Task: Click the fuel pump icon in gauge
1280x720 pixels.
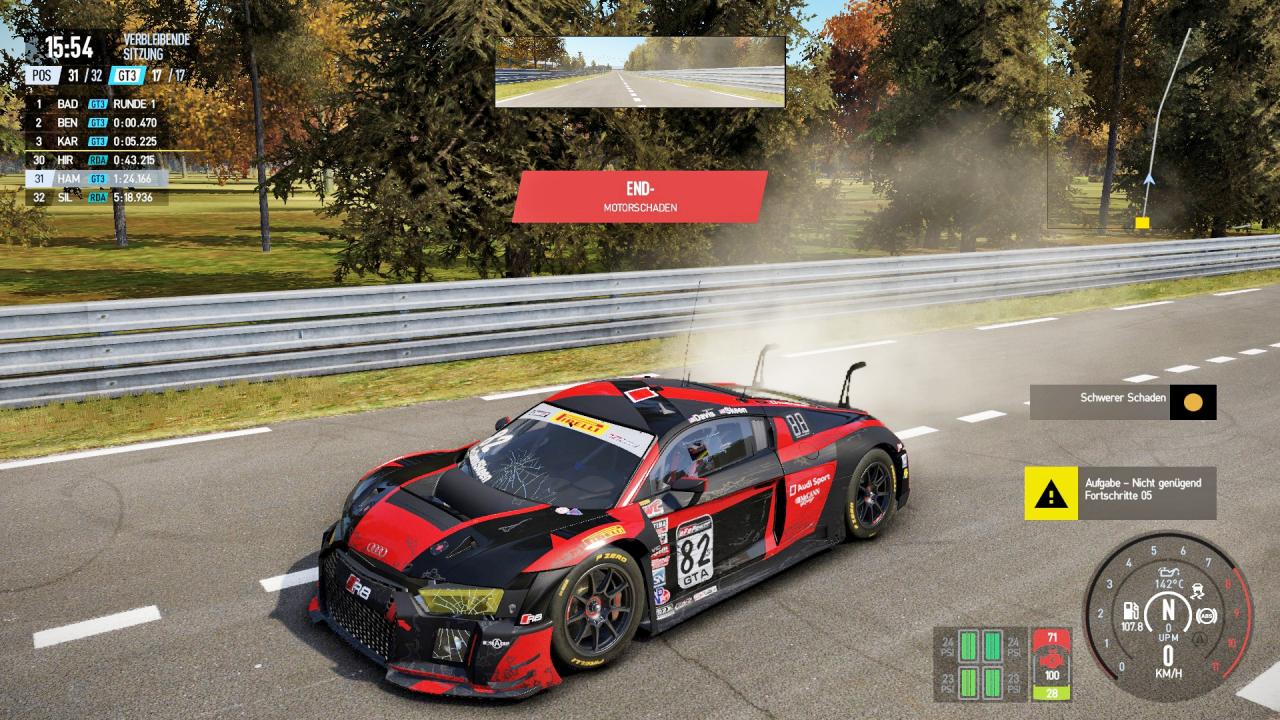Action: pyautogui.click(x=1132, y=610)
